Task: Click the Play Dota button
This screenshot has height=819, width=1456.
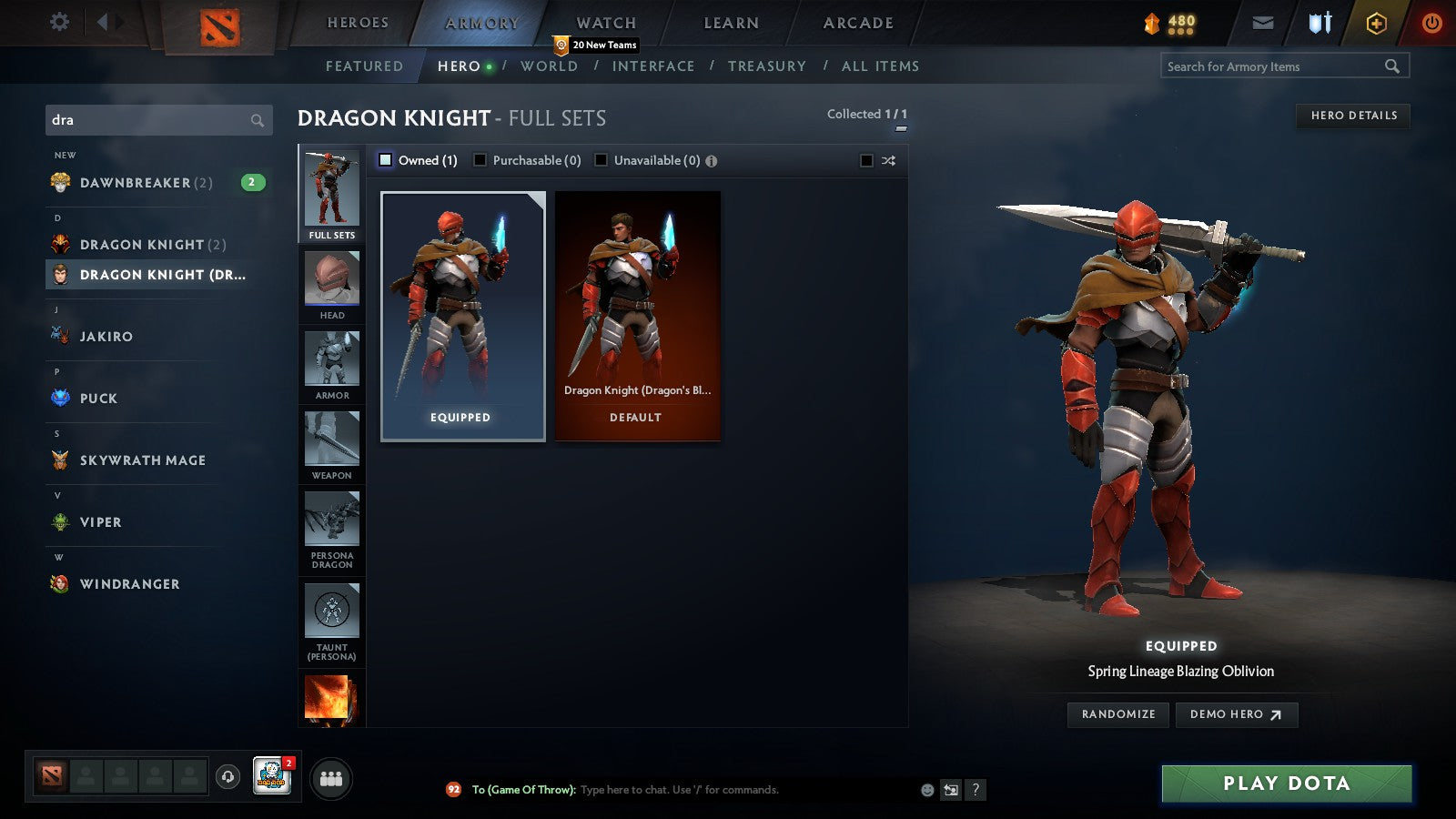Action: pos(1285,783)
